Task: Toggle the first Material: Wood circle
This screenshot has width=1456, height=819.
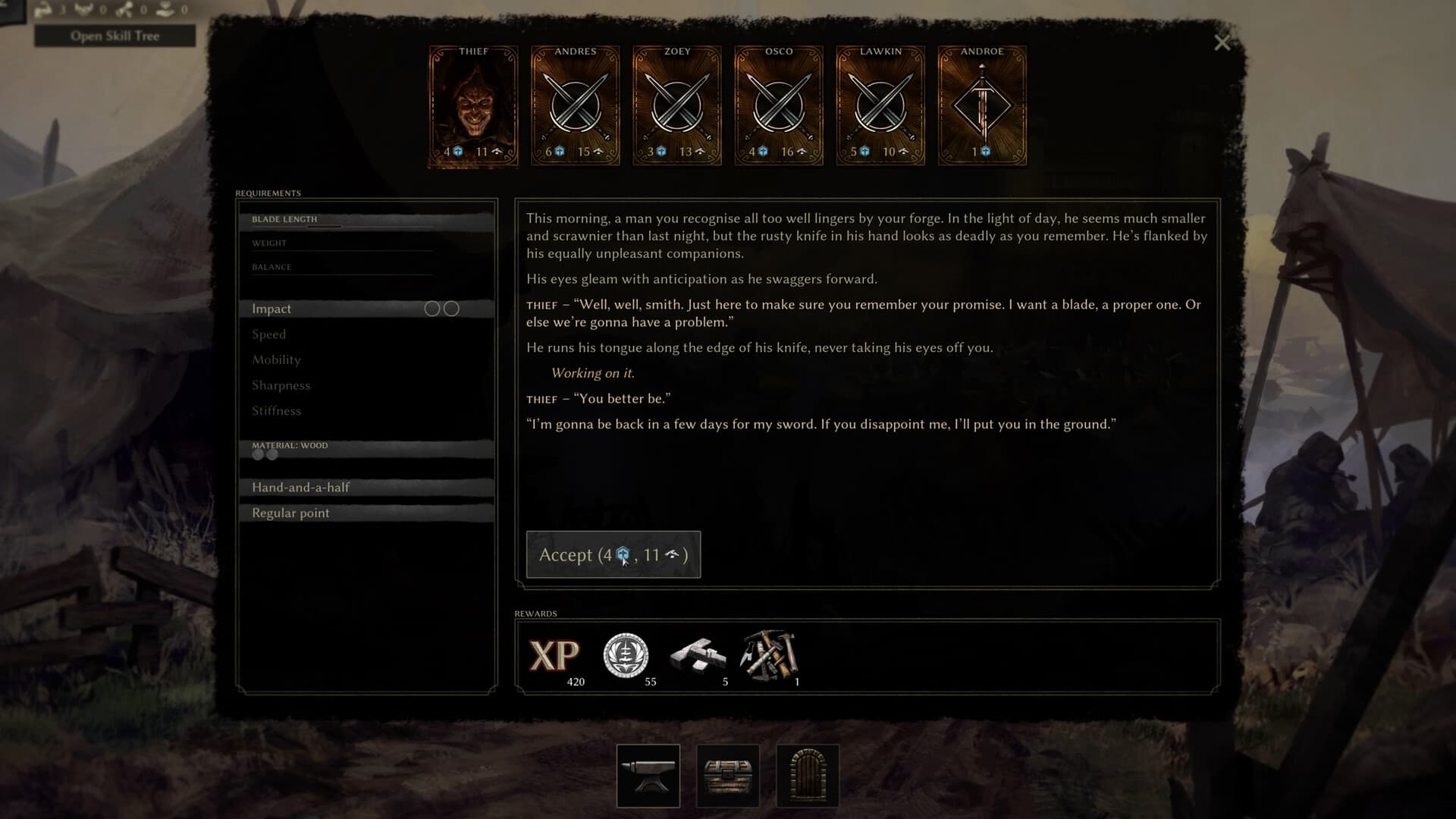Action: coord(259,455)
